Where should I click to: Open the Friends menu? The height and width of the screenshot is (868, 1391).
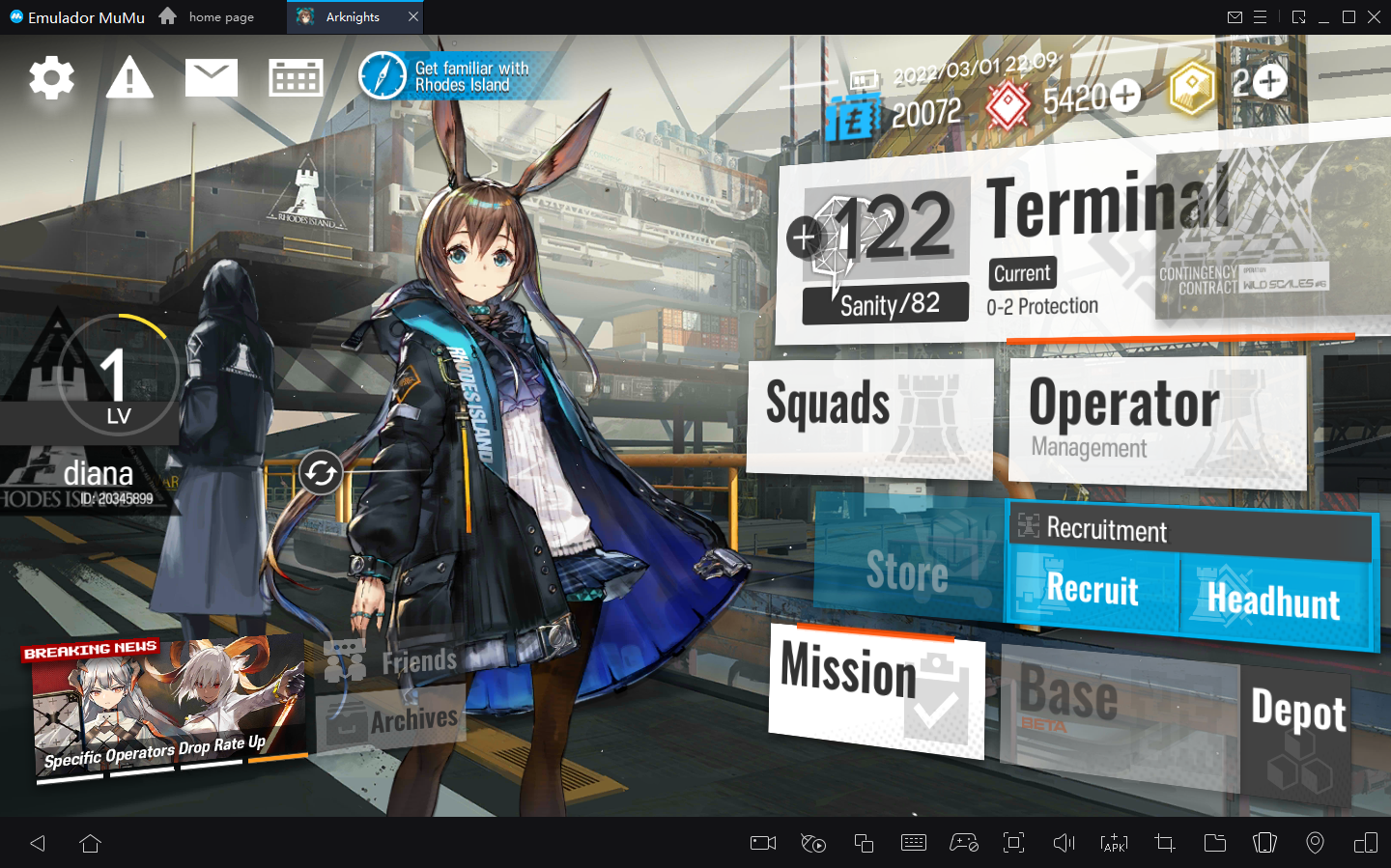(394, 662)
